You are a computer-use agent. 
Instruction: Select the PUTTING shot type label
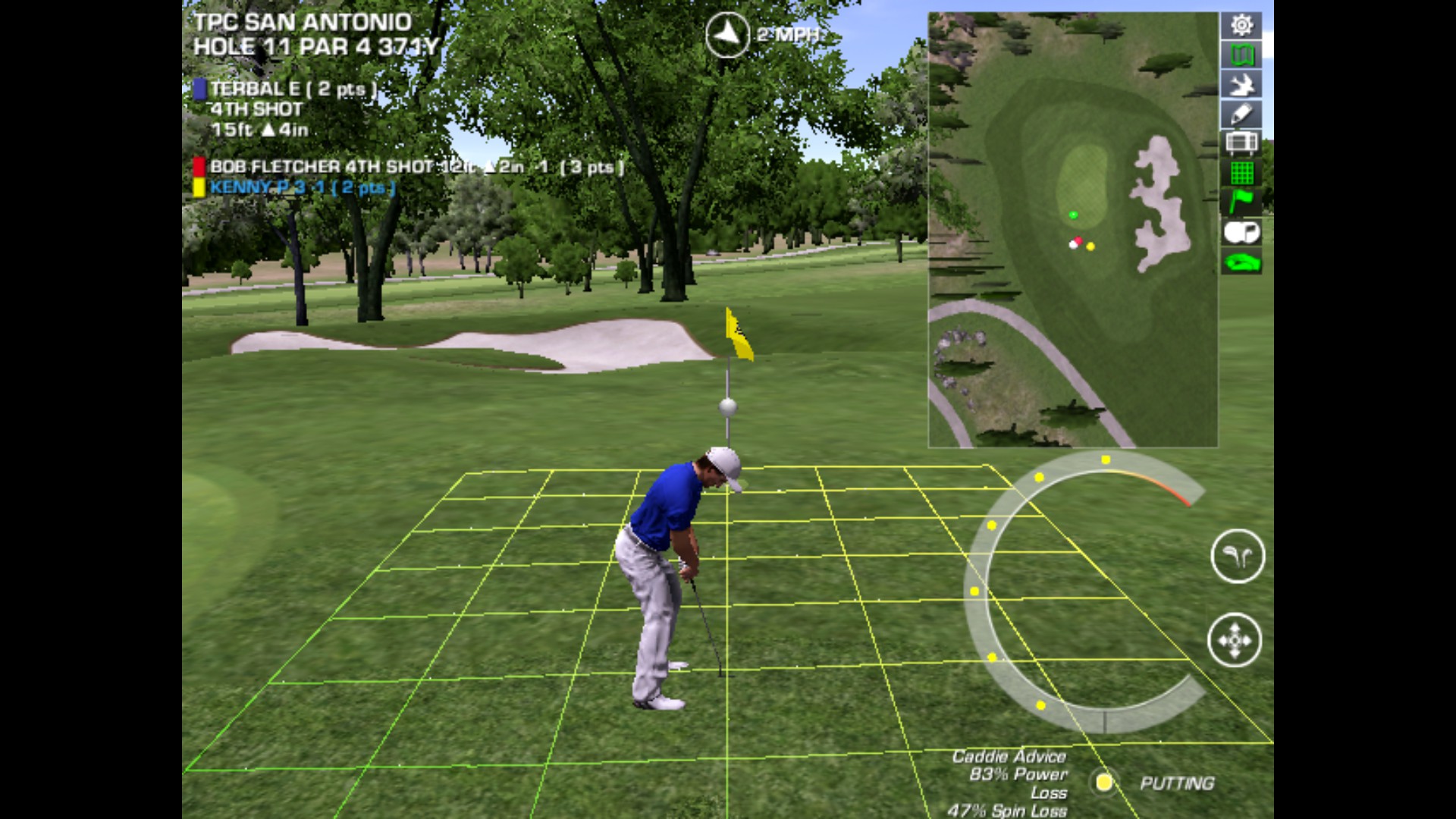pyautogui.click(x=1177, y=783)
